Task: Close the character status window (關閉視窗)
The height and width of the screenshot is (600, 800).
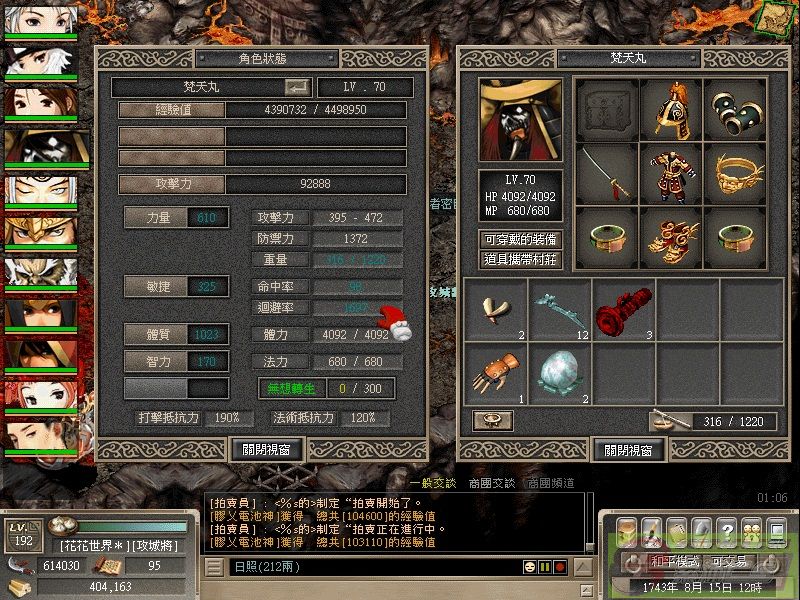Action: click(x=266, y=450)
